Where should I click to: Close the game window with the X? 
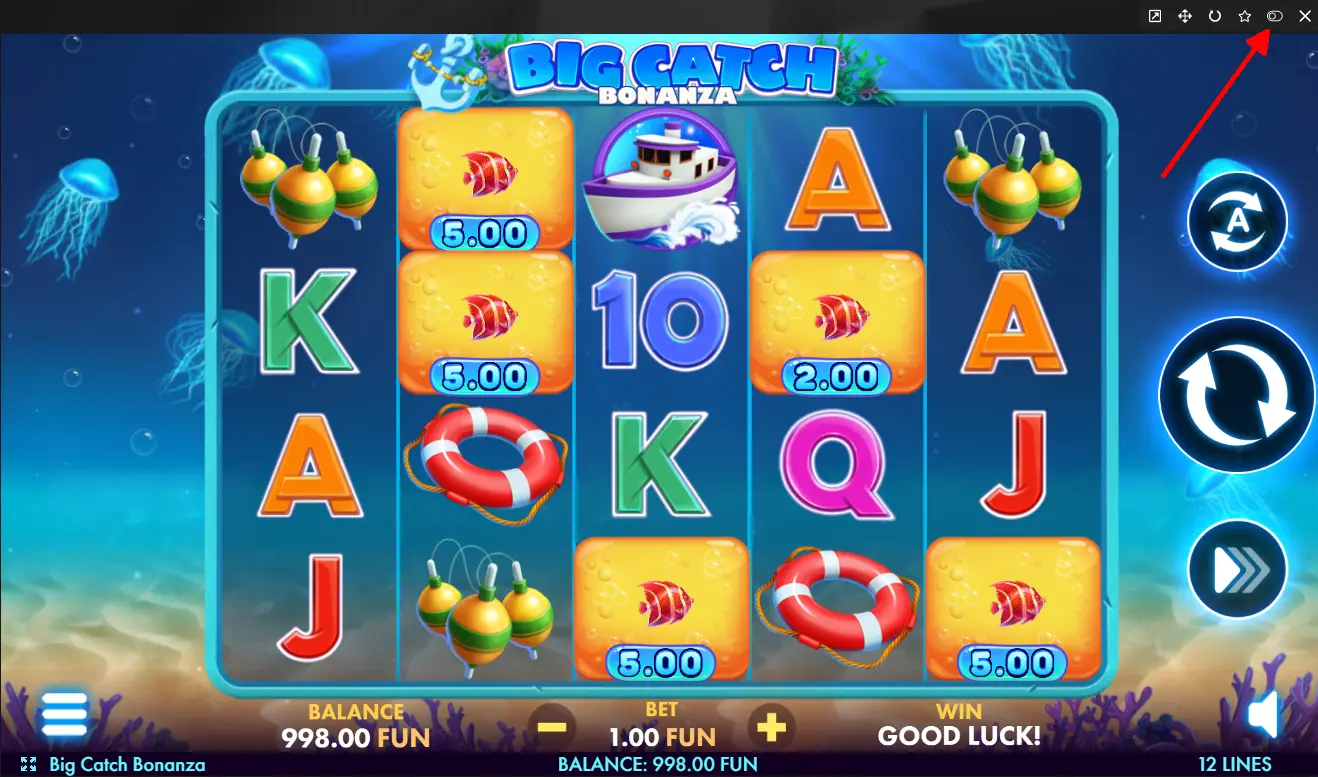click(1304, 16)
